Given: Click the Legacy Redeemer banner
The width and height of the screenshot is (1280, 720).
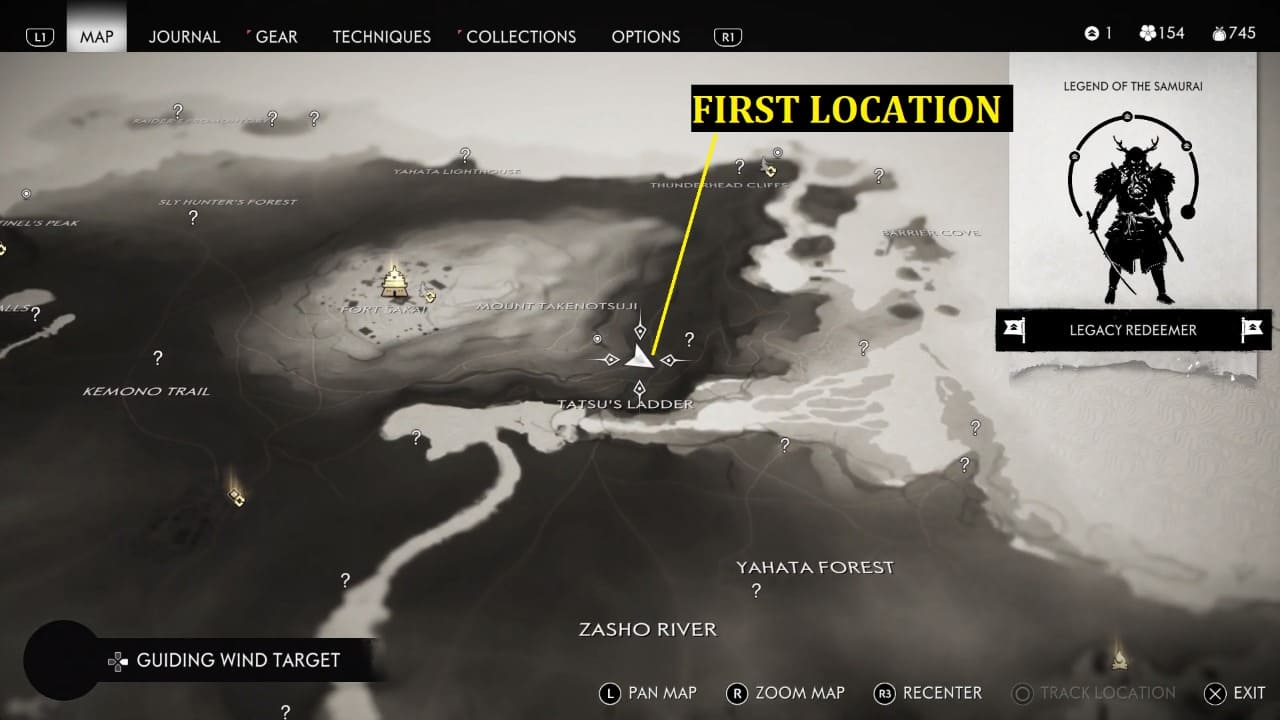Looking at the screenshot, I should 1132,330.
